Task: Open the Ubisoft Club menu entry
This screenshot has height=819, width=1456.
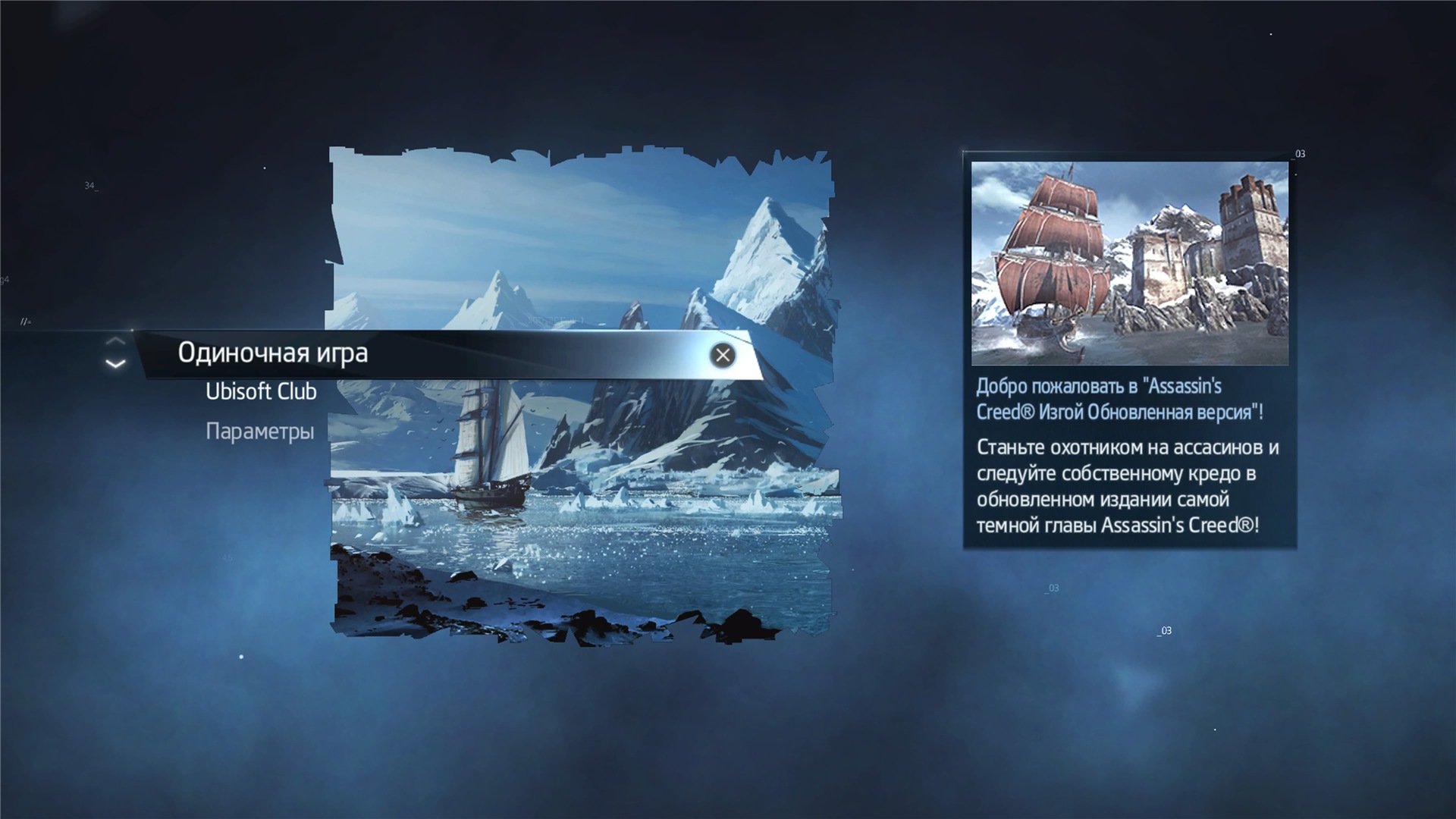Action: point(261,392)
